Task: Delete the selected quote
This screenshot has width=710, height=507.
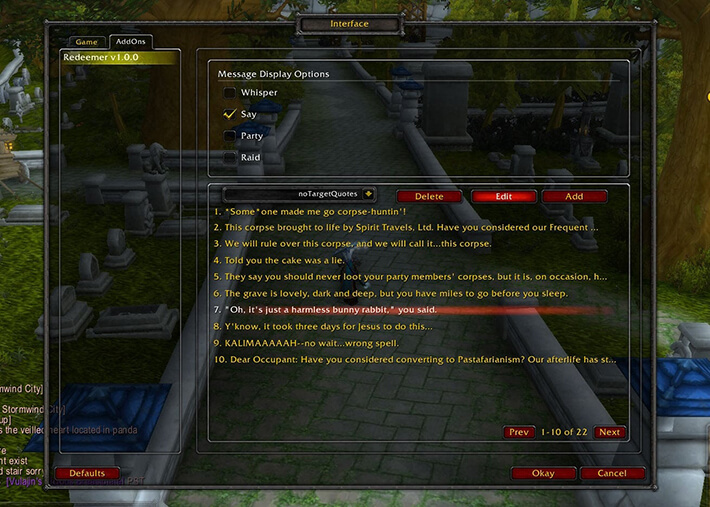Action: tap(429, 196)
